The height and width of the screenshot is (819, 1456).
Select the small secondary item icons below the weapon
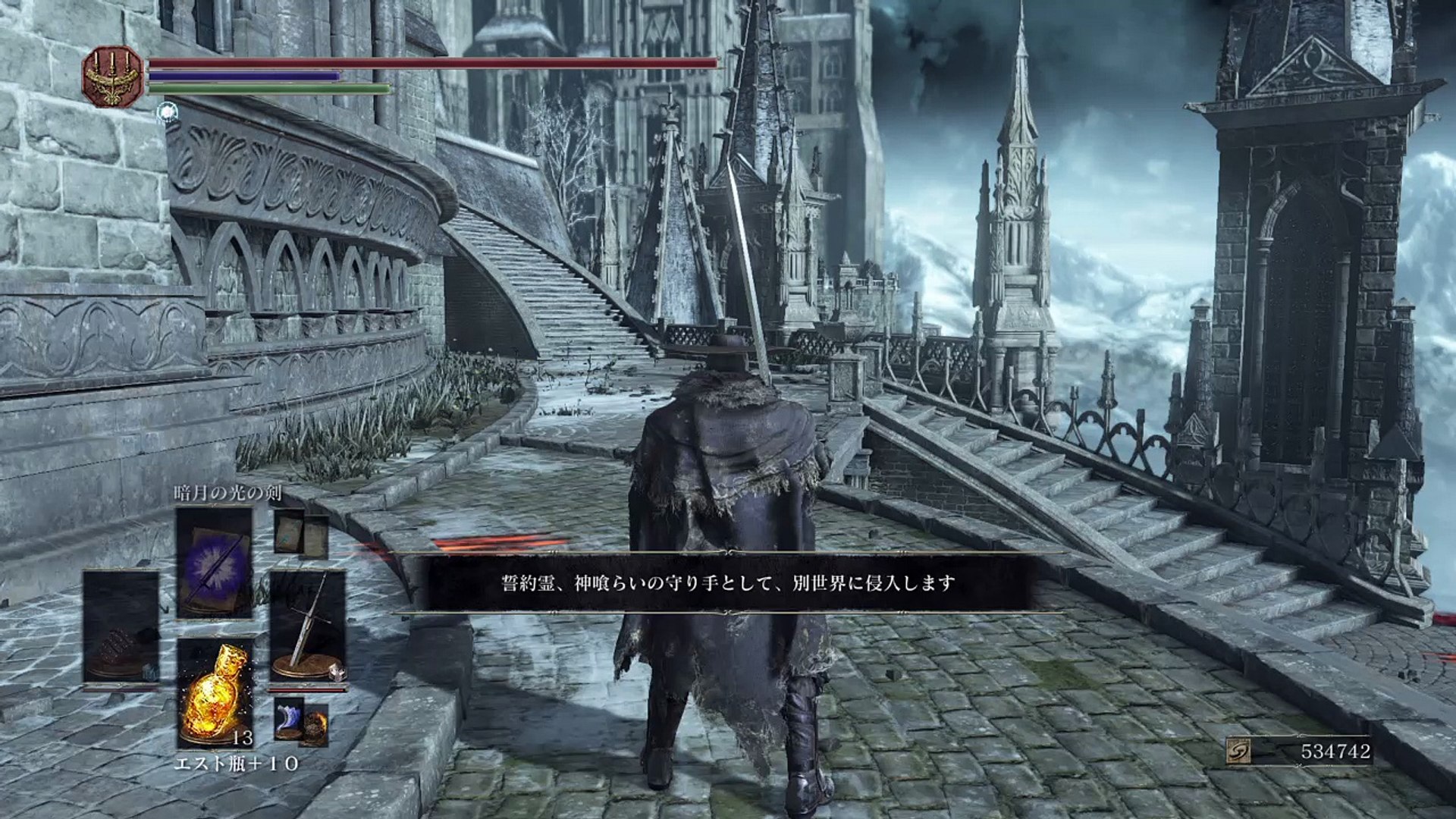[x=302, y=723]
